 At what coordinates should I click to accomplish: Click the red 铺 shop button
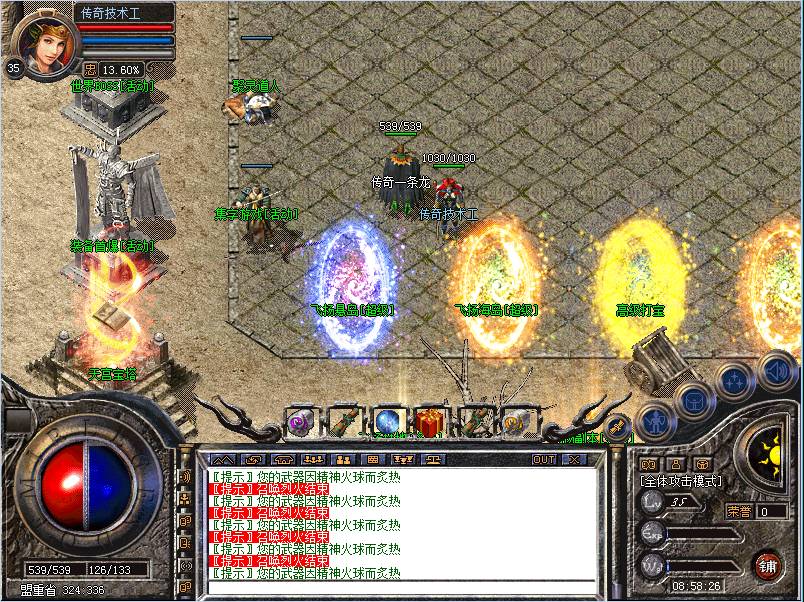[x=768, y=564]
